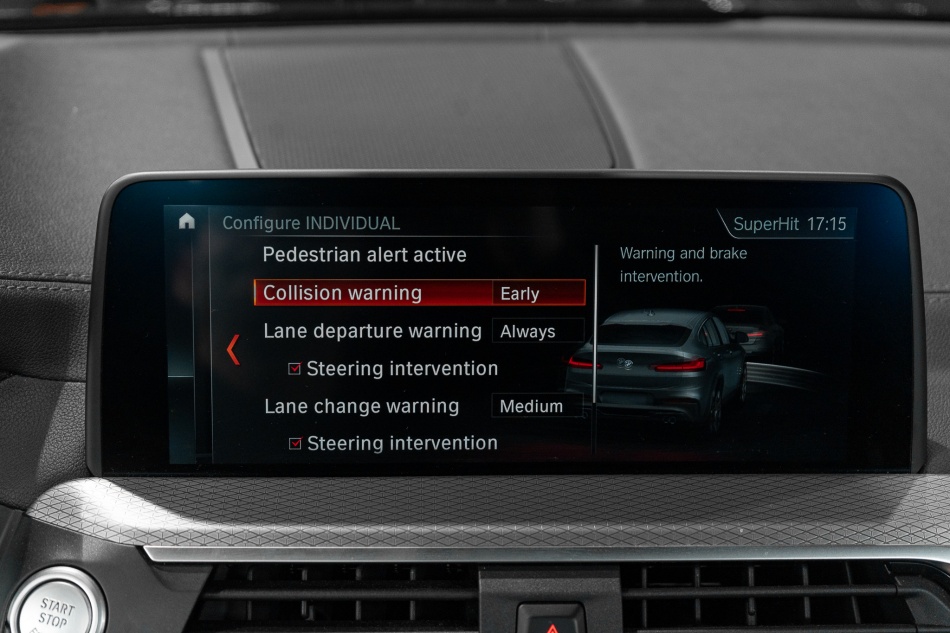Toggle Steering intervention under Lane departure warning

[295, 369]
